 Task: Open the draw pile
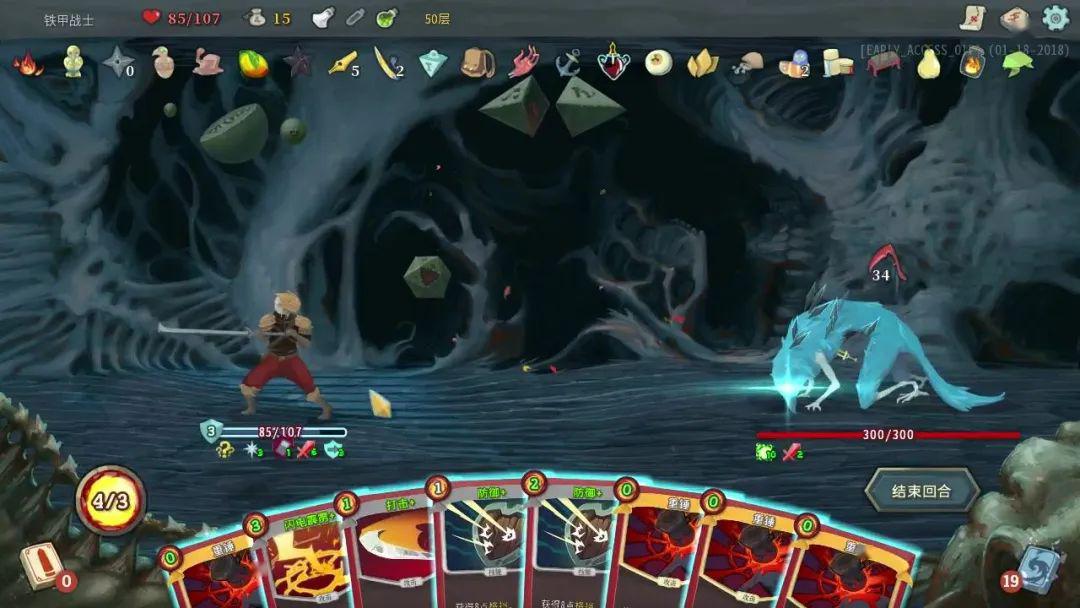42,565
